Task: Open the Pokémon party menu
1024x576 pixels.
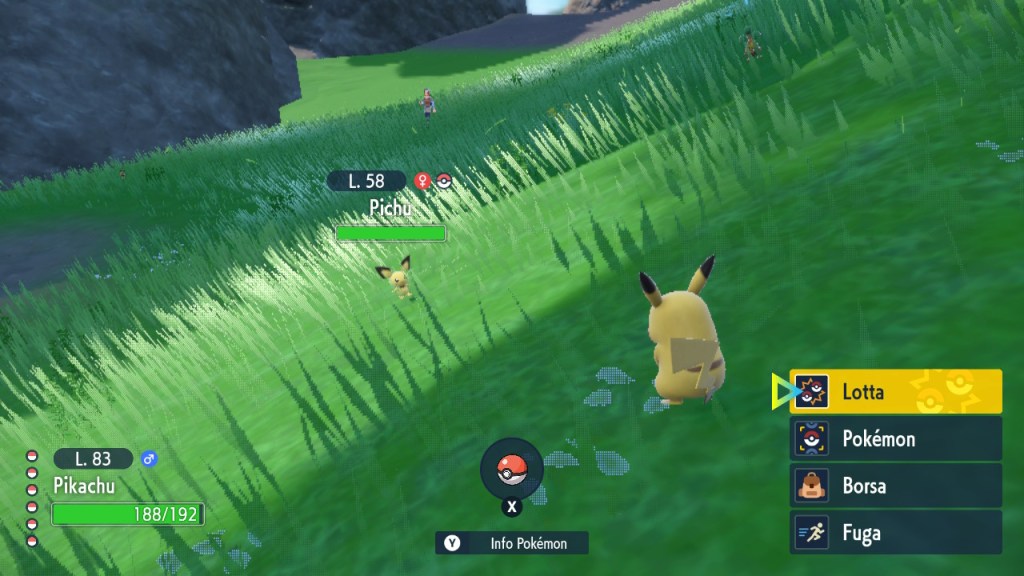Action: (895, 439)
